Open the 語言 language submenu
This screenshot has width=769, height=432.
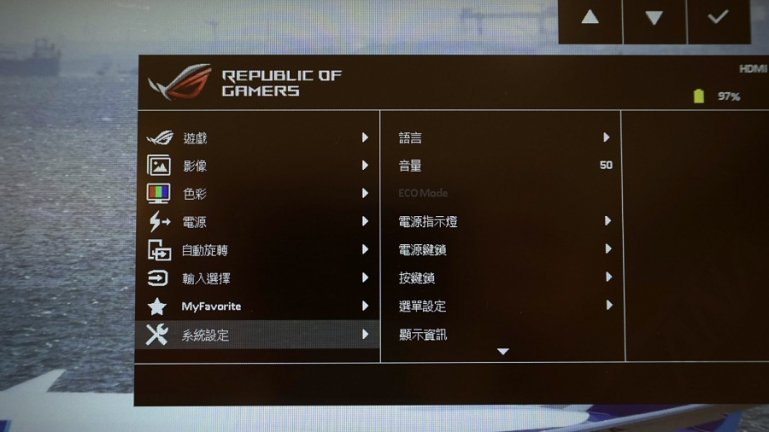click(x=410, y=138)
